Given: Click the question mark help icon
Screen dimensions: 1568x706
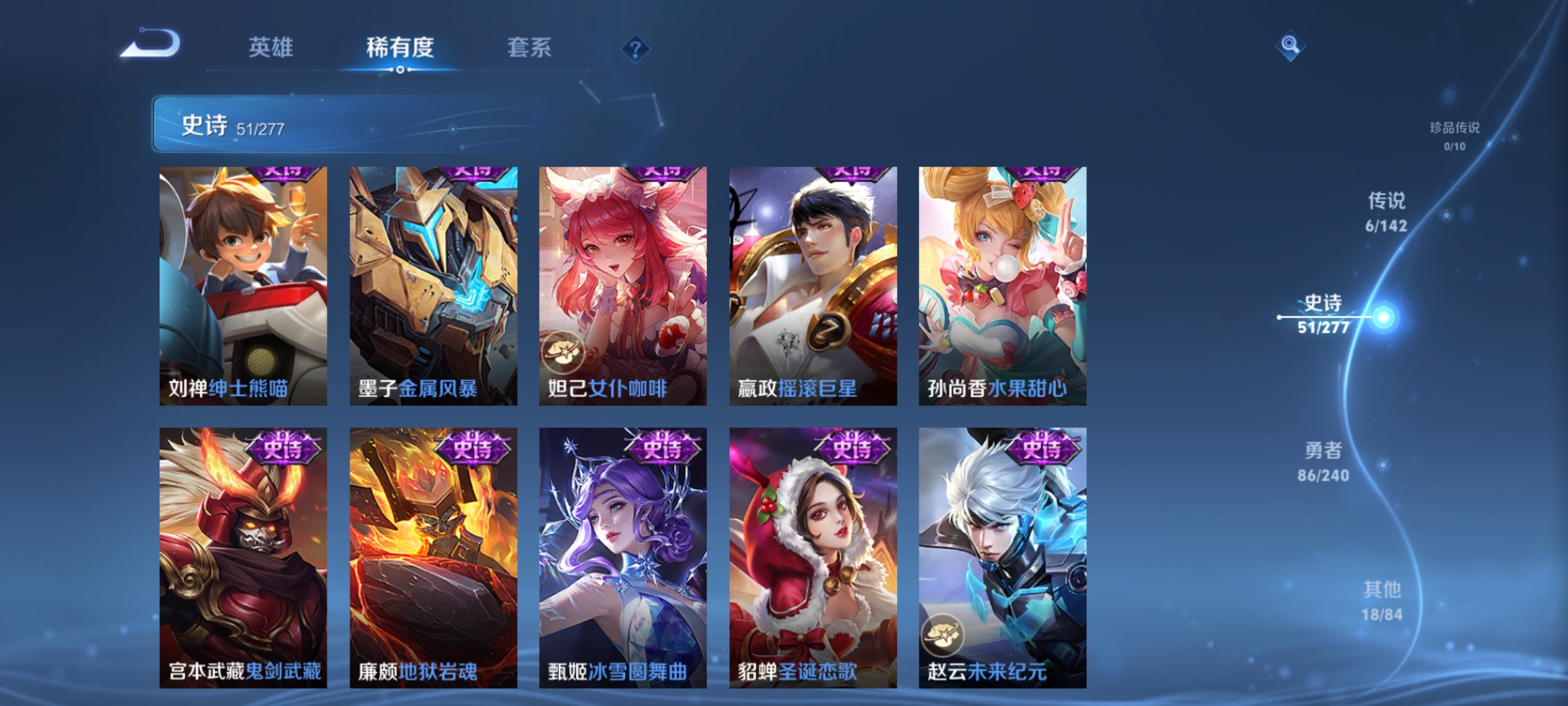Looking at the screenshot, I should pos(633,49).
